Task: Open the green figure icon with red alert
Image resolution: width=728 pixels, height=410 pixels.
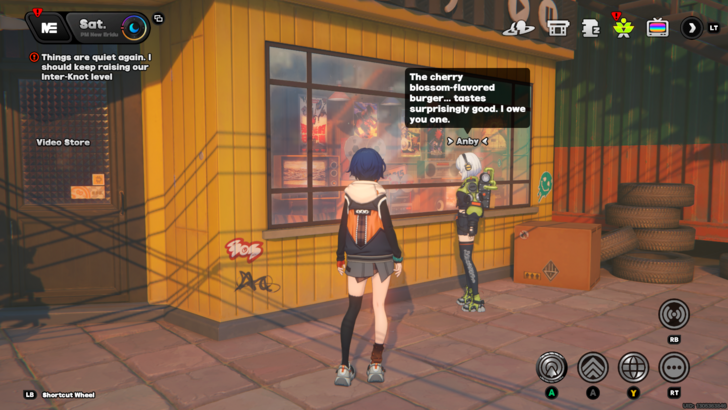Action: [x=623, y=27]
